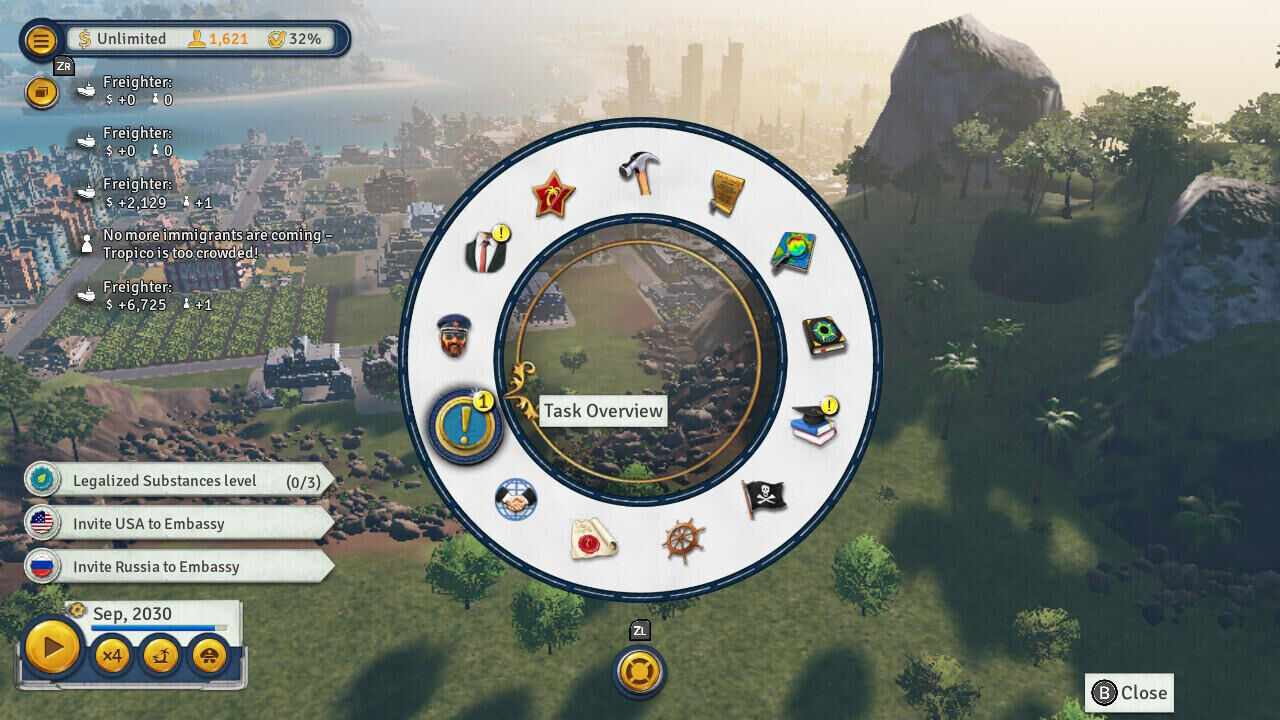View El Presidente's portrait icon
This screenshot has width=1280, height=720.
coord(455,337)
